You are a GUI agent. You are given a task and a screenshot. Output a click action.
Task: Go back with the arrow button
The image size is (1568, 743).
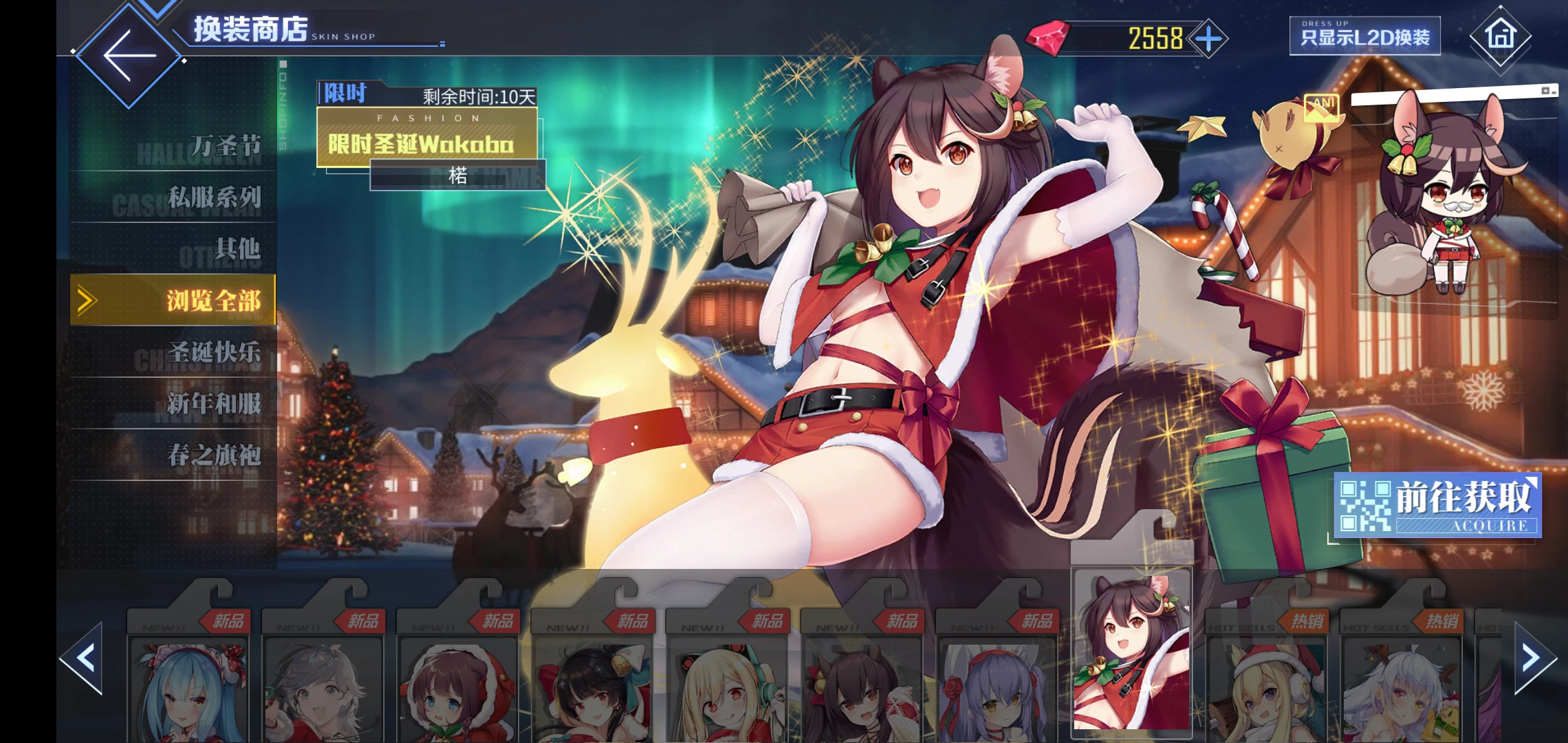pyautogui.click(x=129, y=56)
